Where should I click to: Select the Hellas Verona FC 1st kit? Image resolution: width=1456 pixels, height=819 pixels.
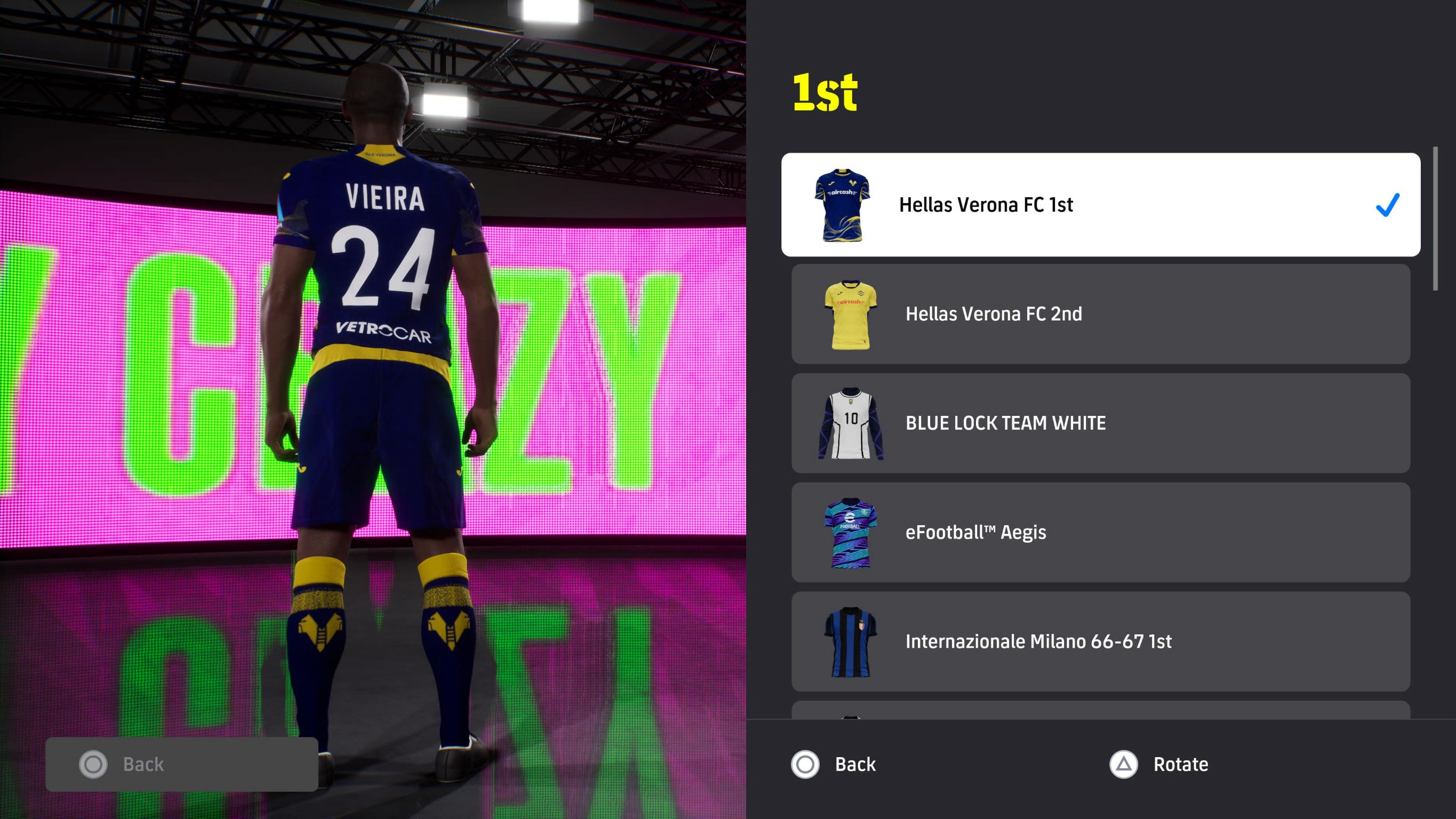1100,205
